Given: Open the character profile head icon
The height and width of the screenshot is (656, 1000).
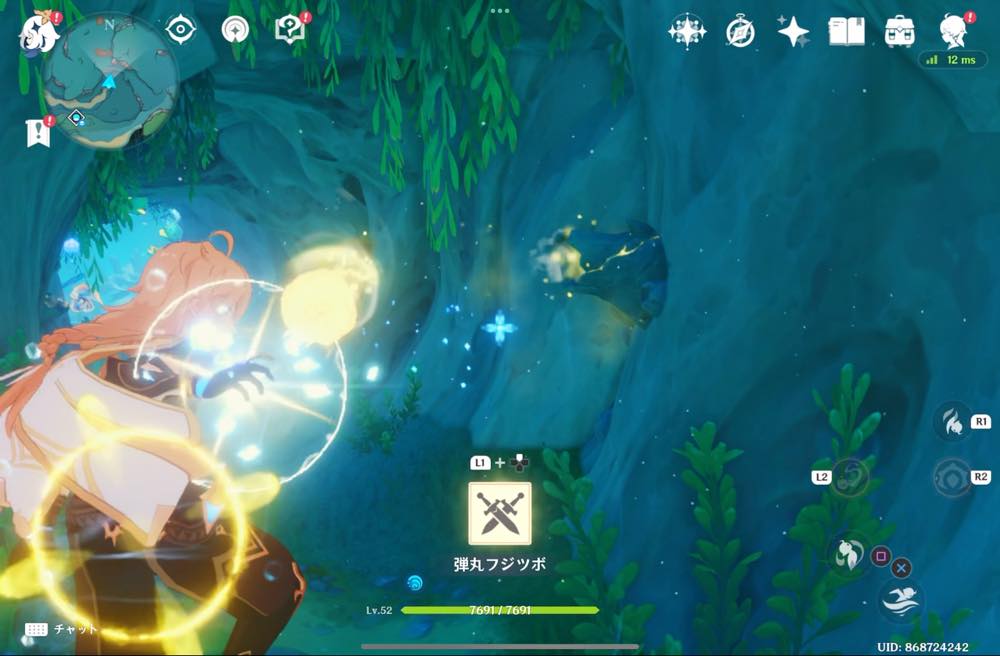Looking at the screenshot, I should [953, 31].
